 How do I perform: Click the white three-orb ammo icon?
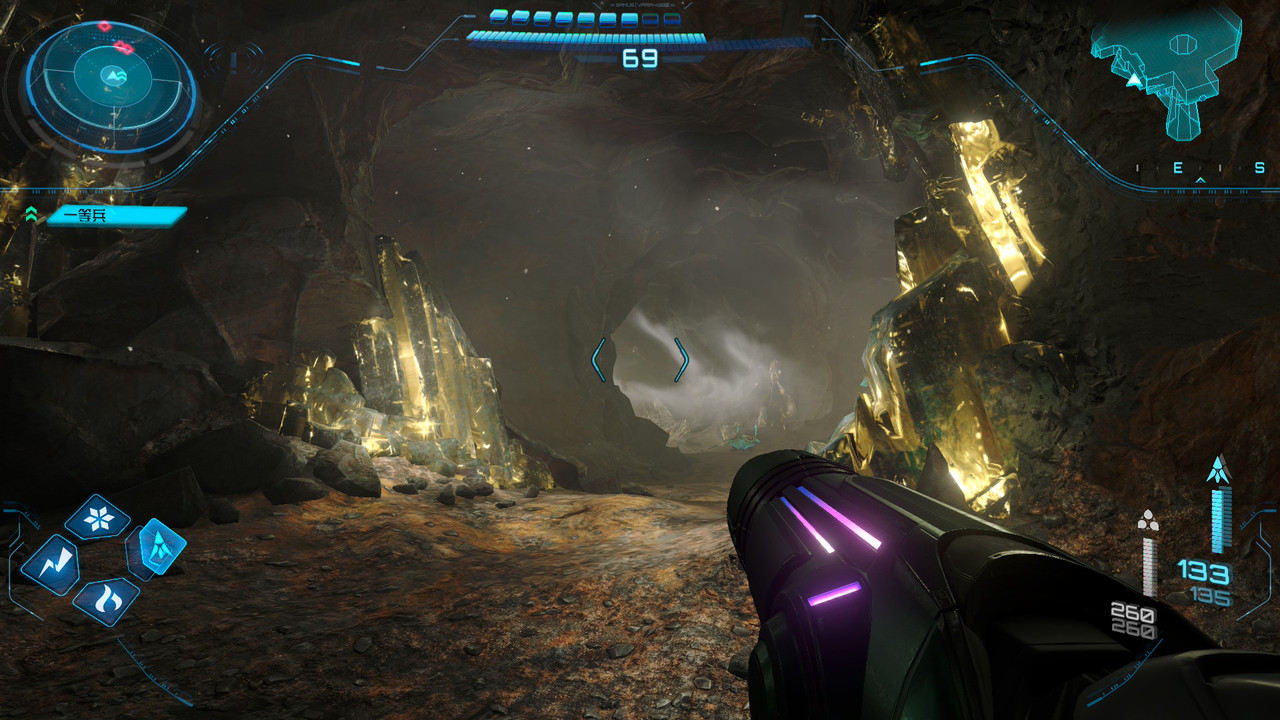pyautogui.click(x=1148, y=520)
